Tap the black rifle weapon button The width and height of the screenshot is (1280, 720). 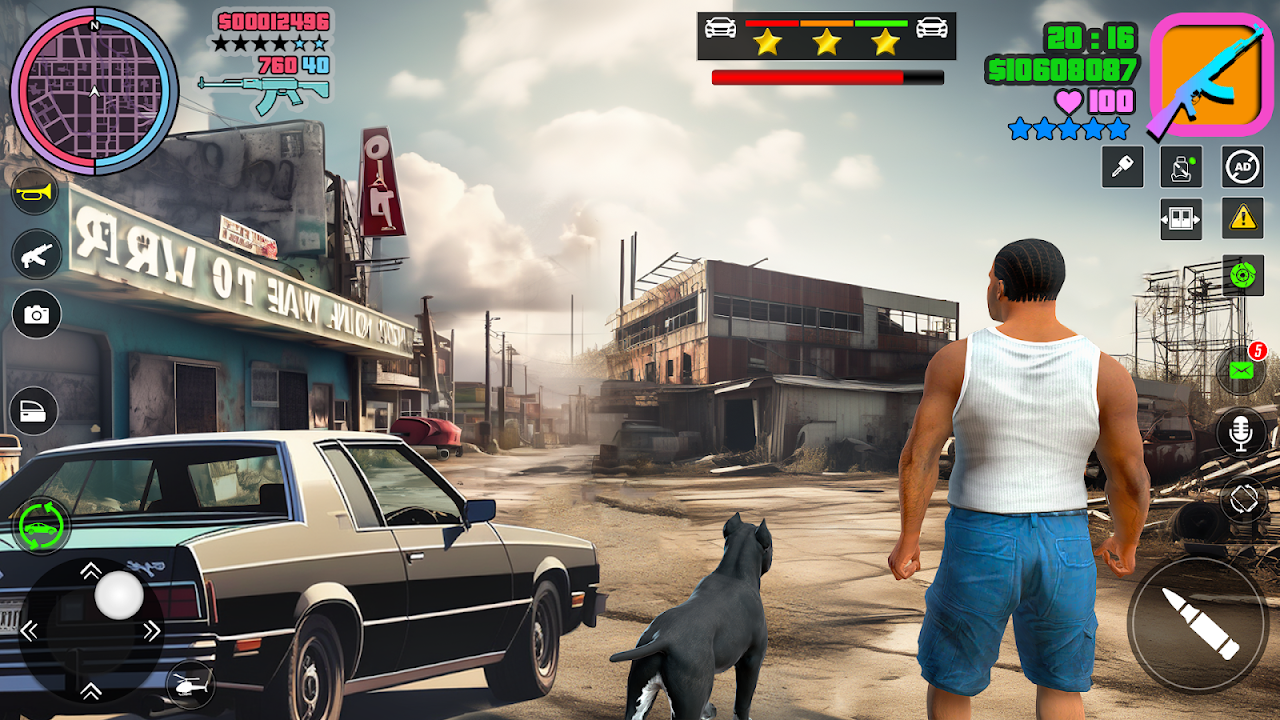(x=36, y=254)
